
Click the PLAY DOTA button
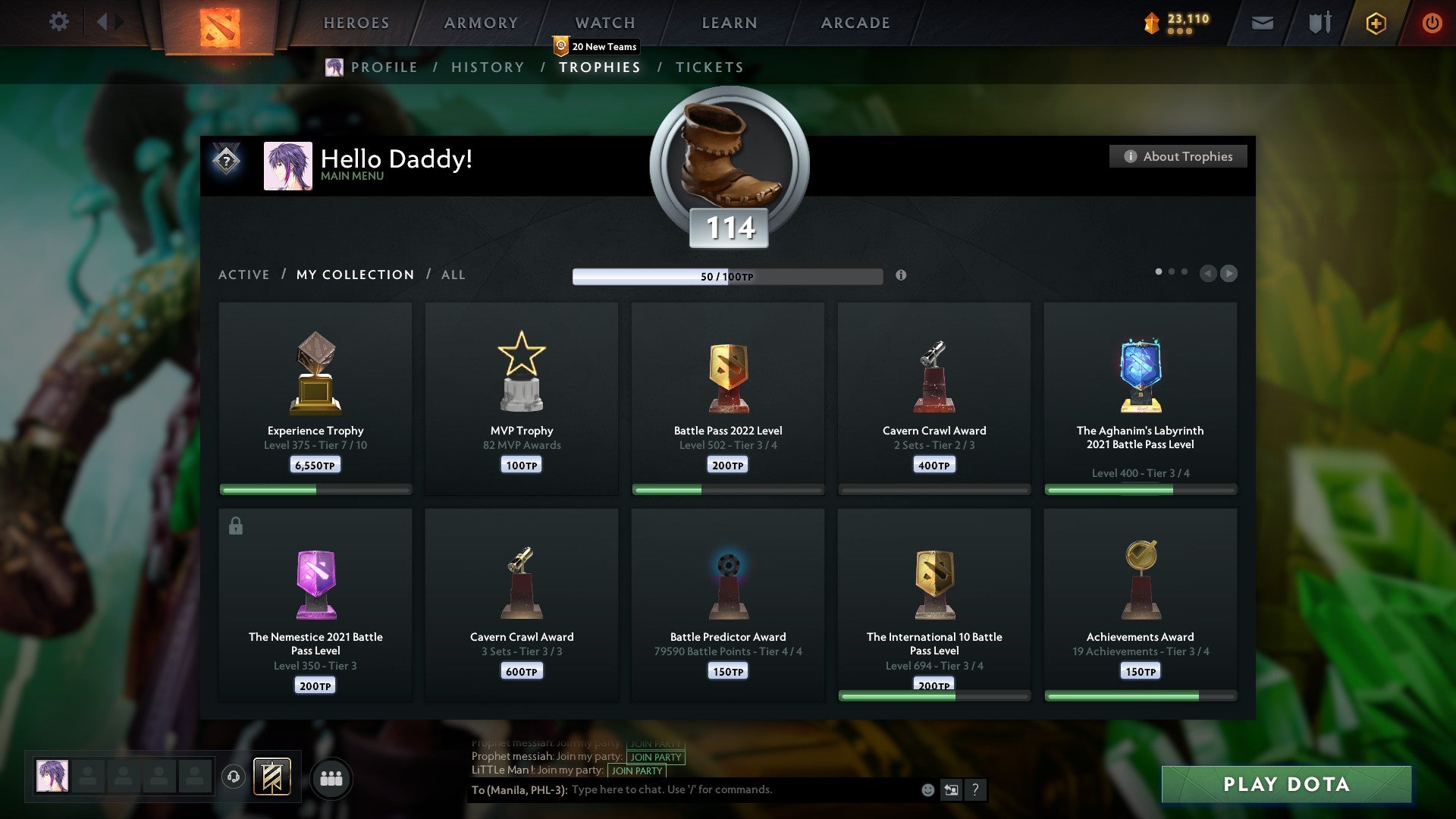tap(1287, 785)
